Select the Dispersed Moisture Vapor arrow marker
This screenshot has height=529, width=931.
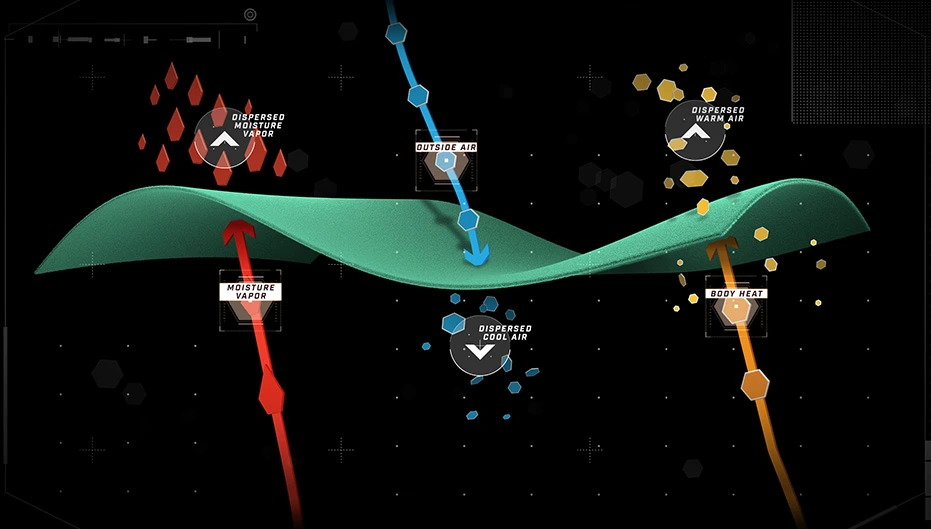(225, 137)
